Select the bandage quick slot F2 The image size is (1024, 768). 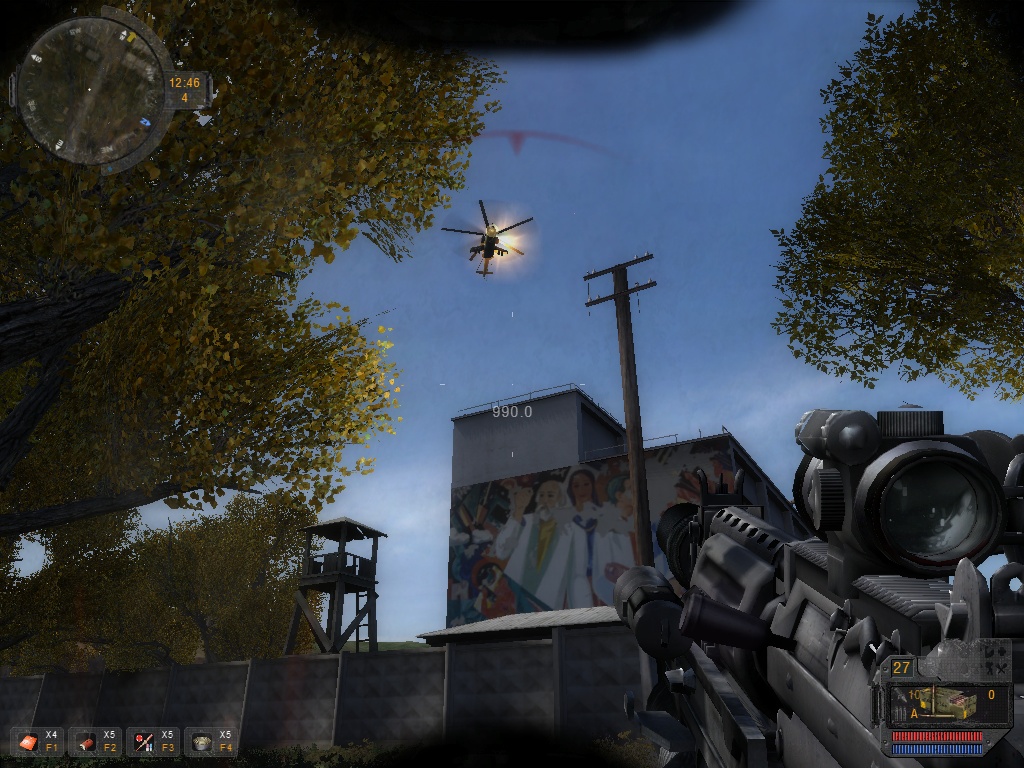point(86,742)
